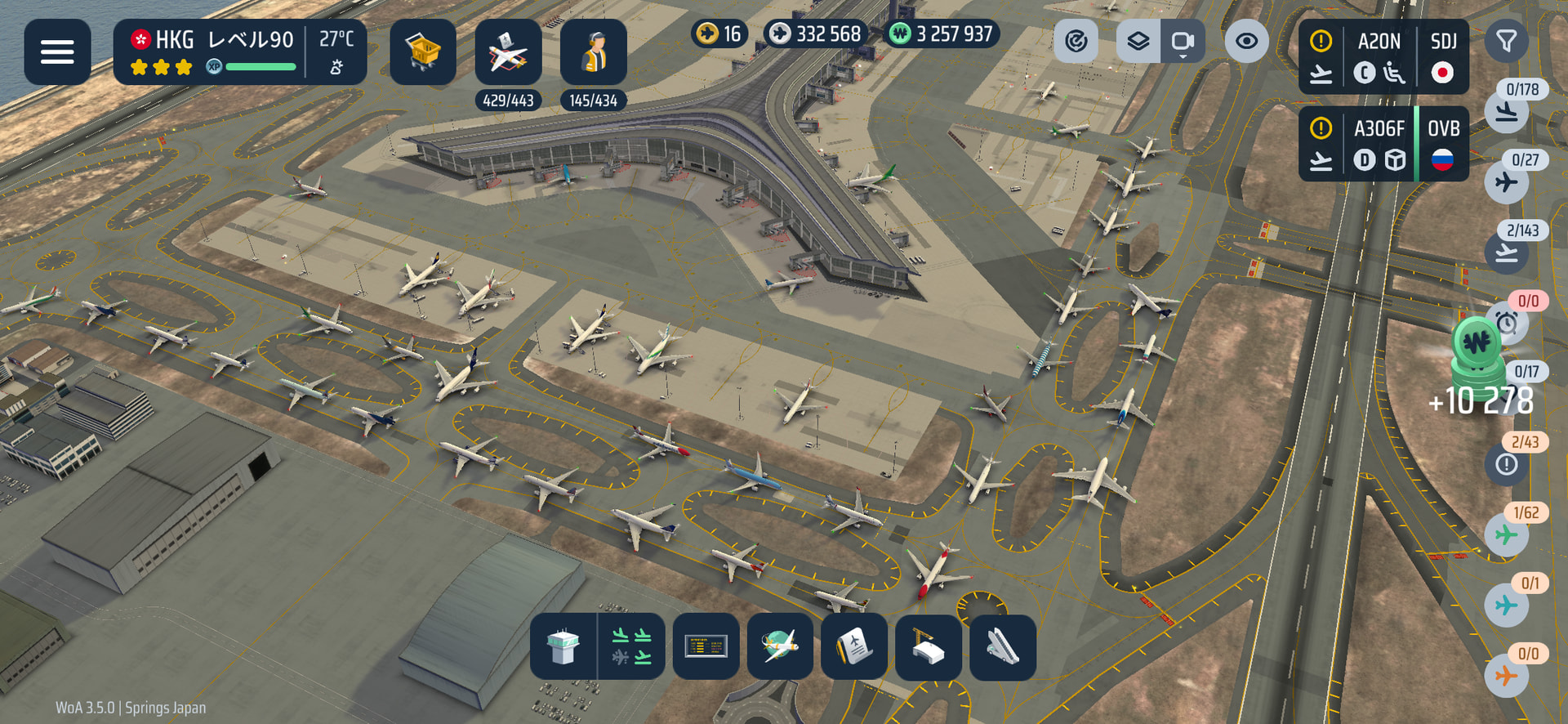Viewport: 1568px width, 724px height.
Task: Open the control tower panel
Action: click(563, 646)
